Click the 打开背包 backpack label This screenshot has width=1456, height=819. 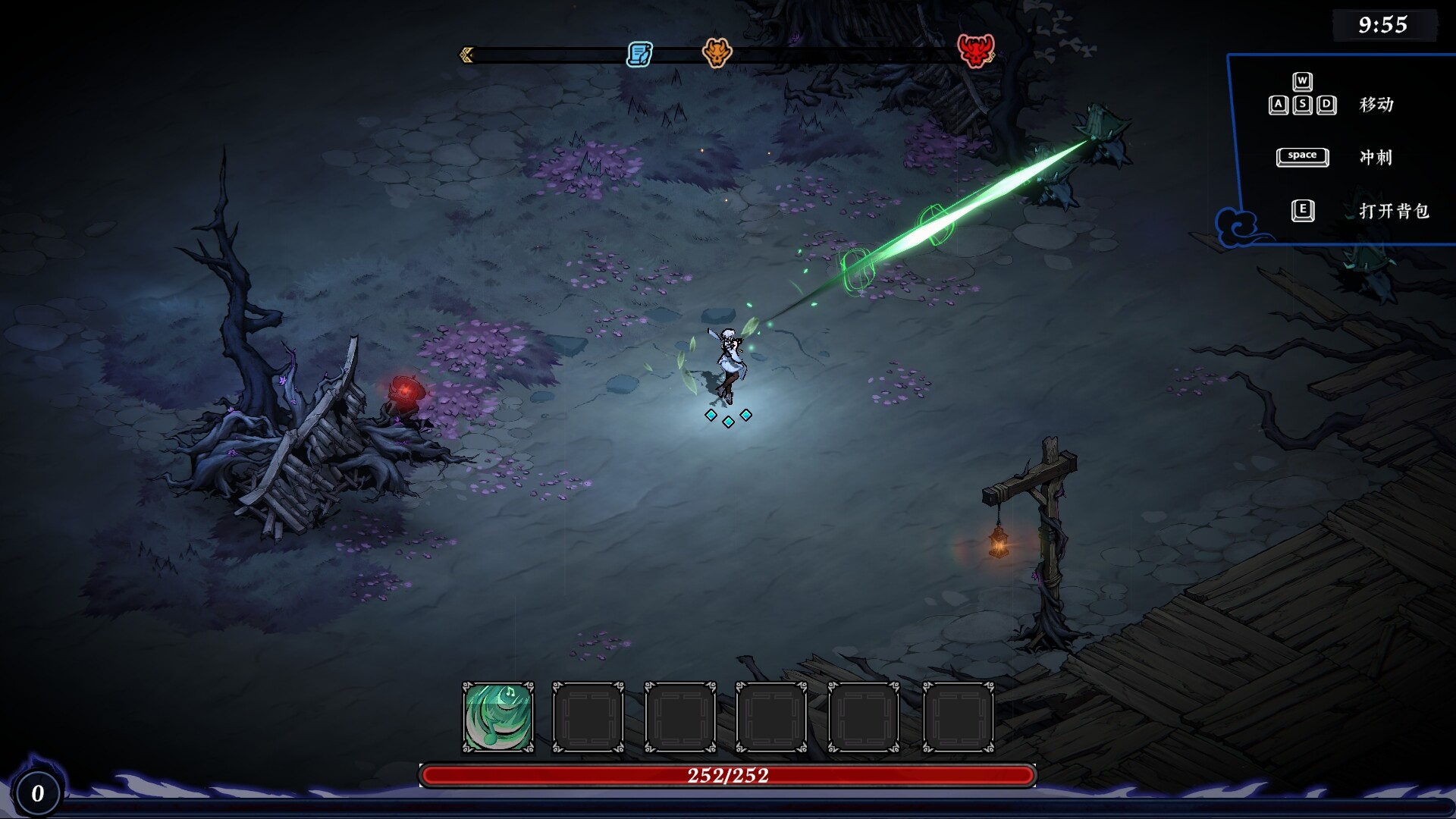coord(1395,212)
